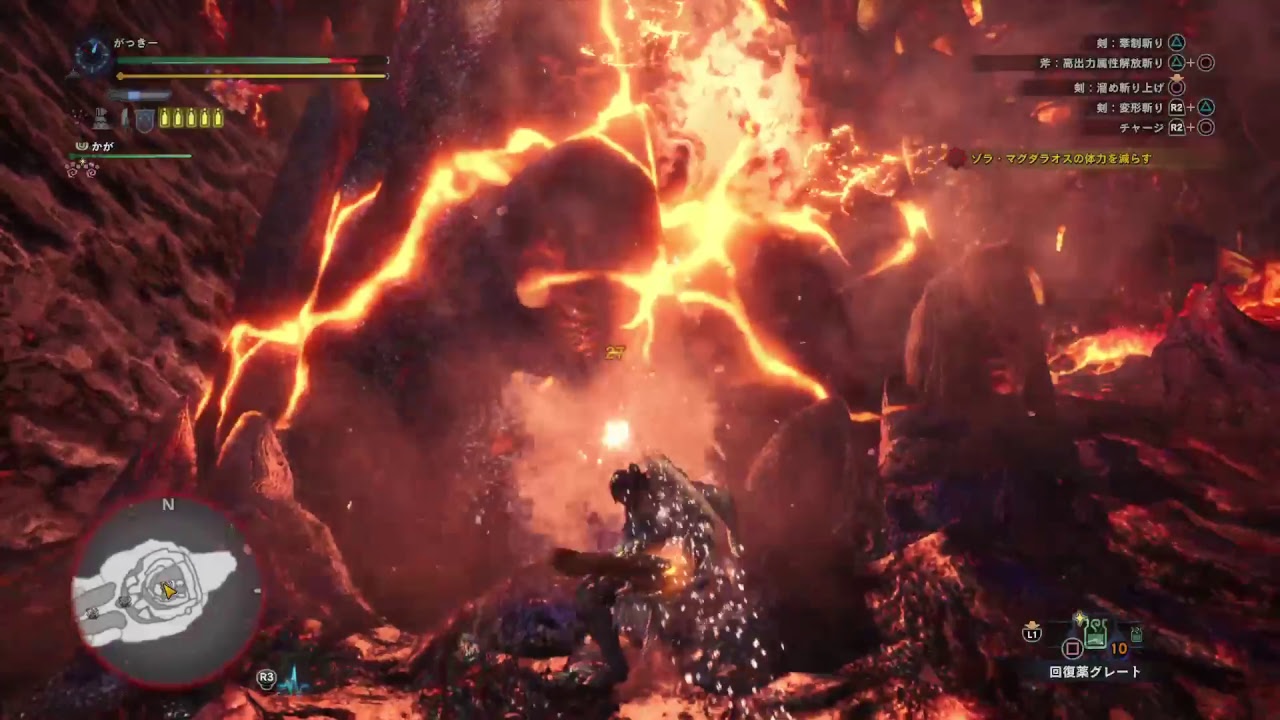The width and height of the screenshot is (1280, 720).
Task: Click the quest clock timer icon
Action: [92, 56]
